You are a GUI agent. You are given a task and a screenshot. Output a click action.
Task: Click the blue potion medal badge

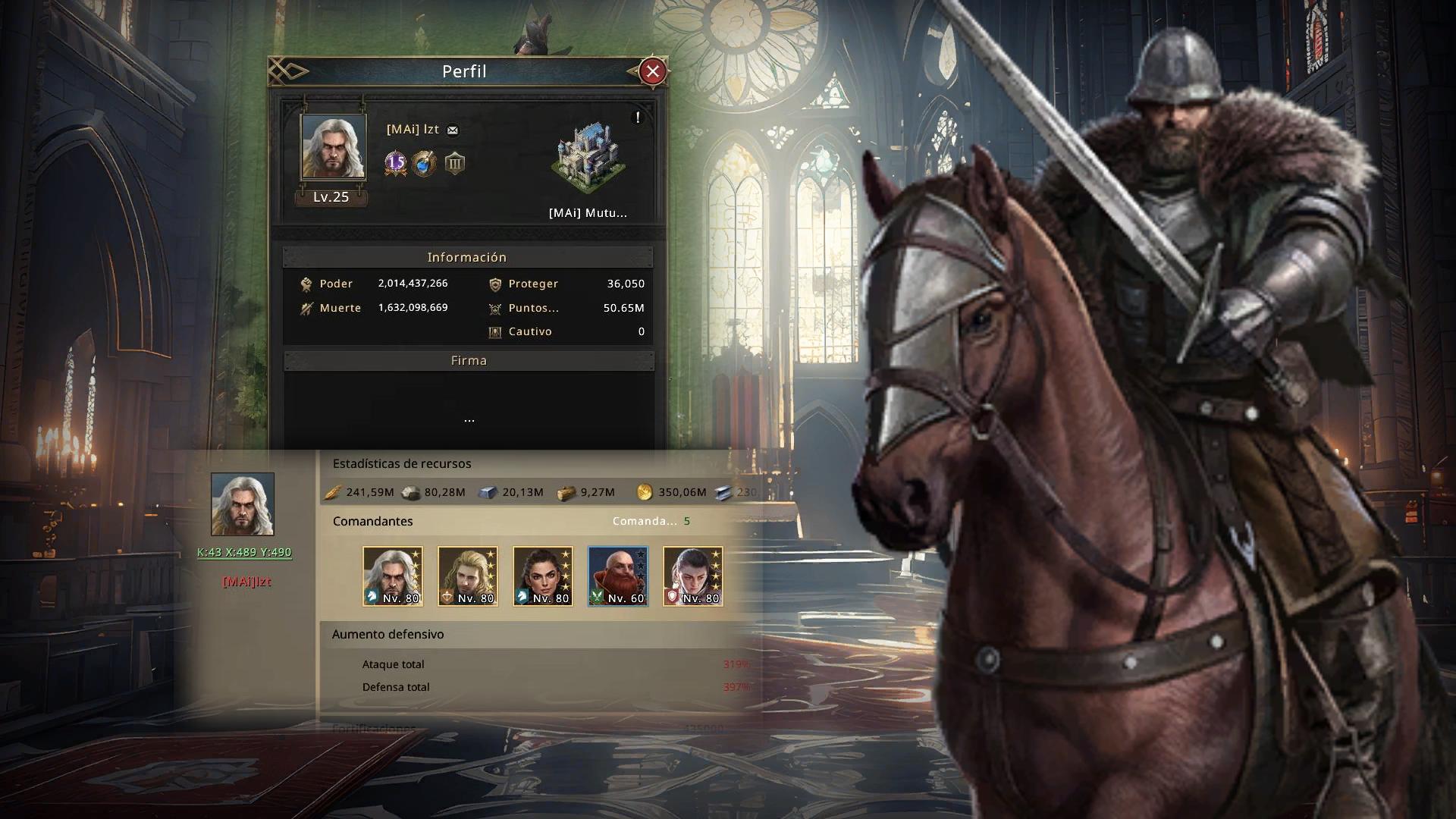coord(425,163)
